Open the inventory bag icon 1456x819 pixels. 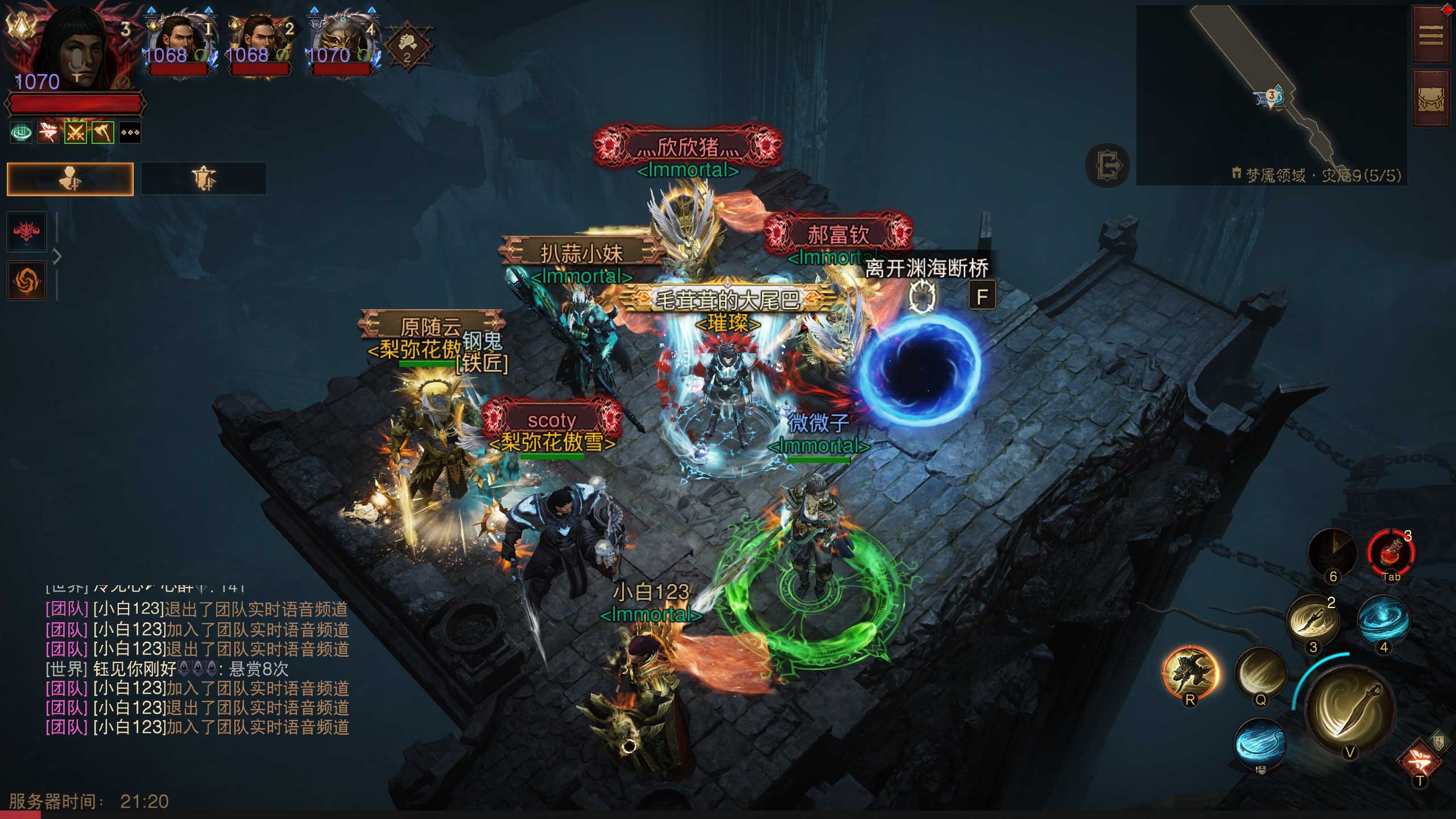tap(1430, 101)
